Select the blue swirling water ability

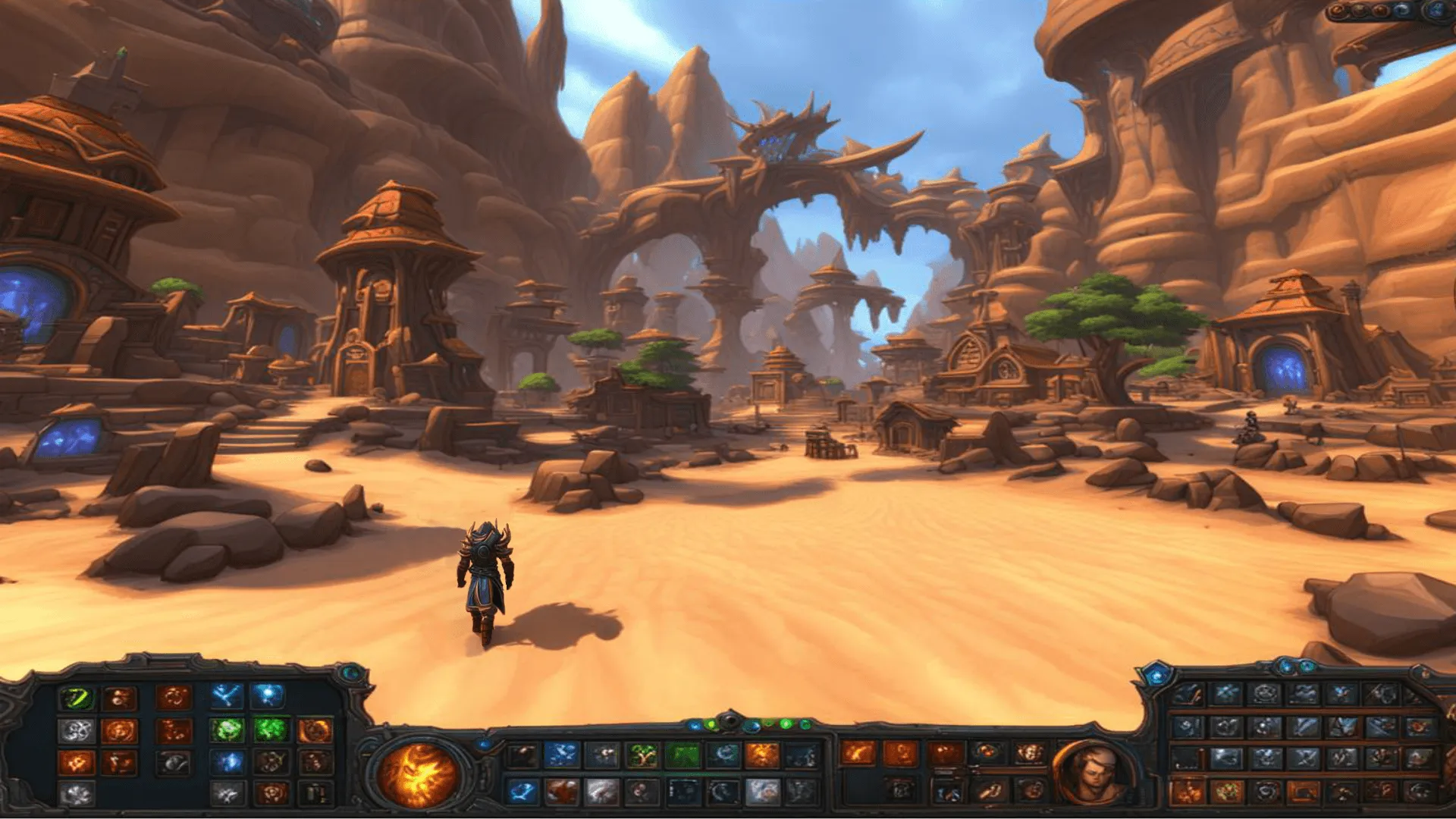pos(522,792)
